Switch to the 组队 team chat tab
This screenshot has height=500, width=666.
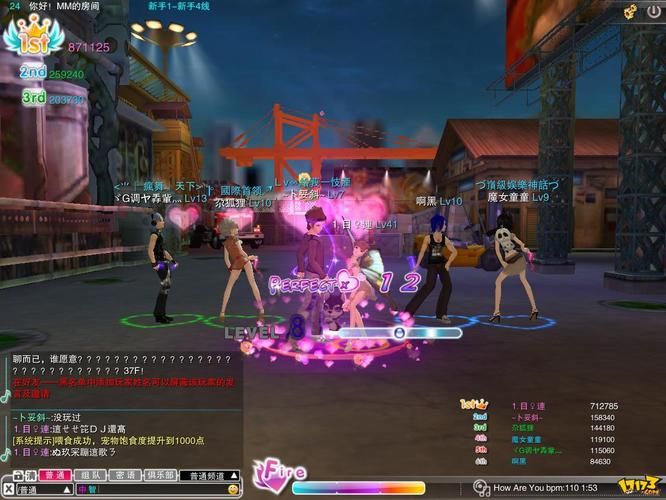[x=89, y=475]
